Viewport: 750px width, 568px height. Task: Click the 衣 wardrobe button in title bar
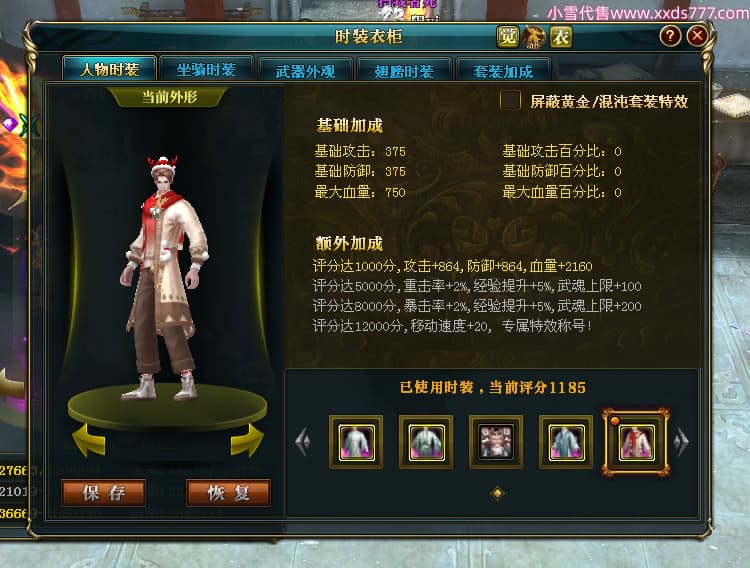pyautogui.click(x=561, y=37)
